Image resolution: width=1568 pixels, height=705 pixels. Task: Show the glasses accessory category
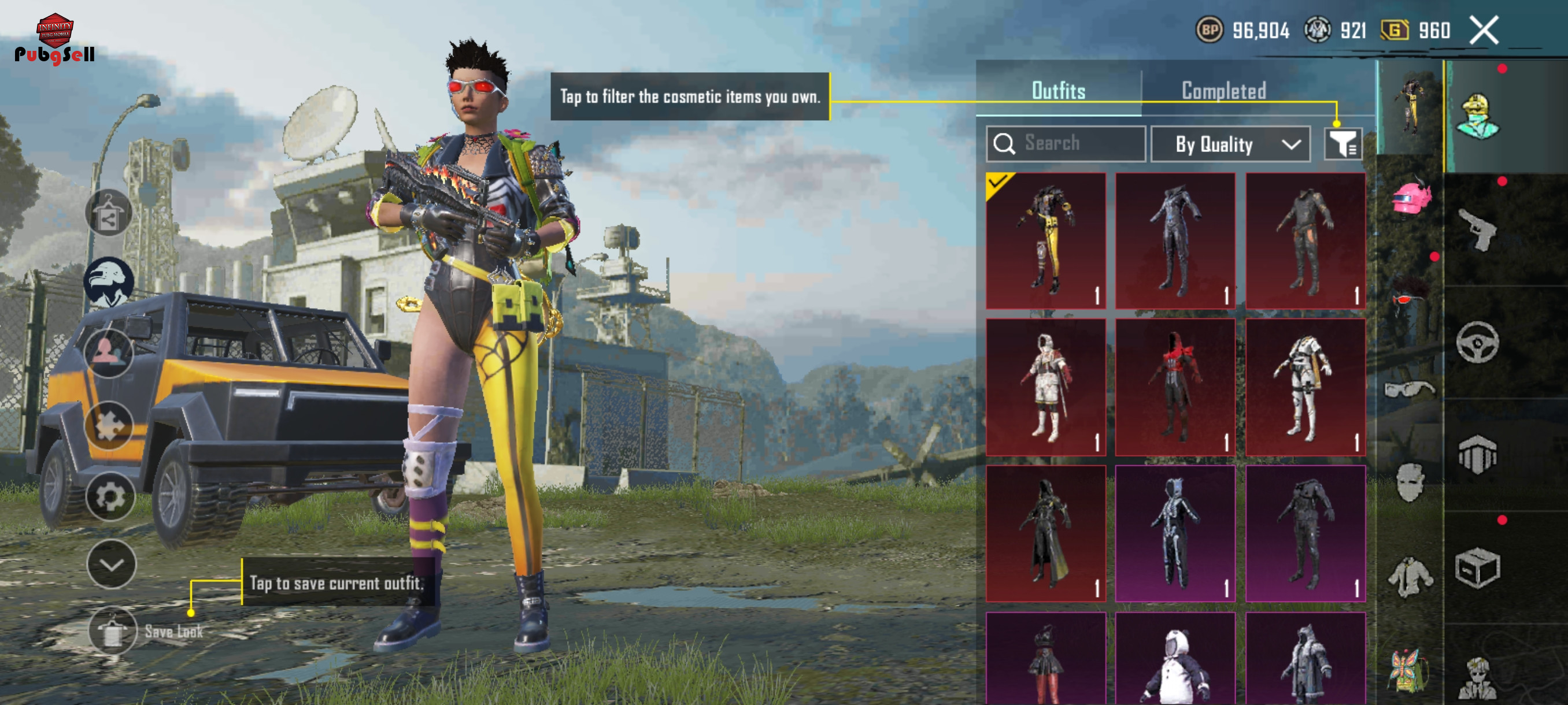pyautogui.click(x=1410, y=389)
